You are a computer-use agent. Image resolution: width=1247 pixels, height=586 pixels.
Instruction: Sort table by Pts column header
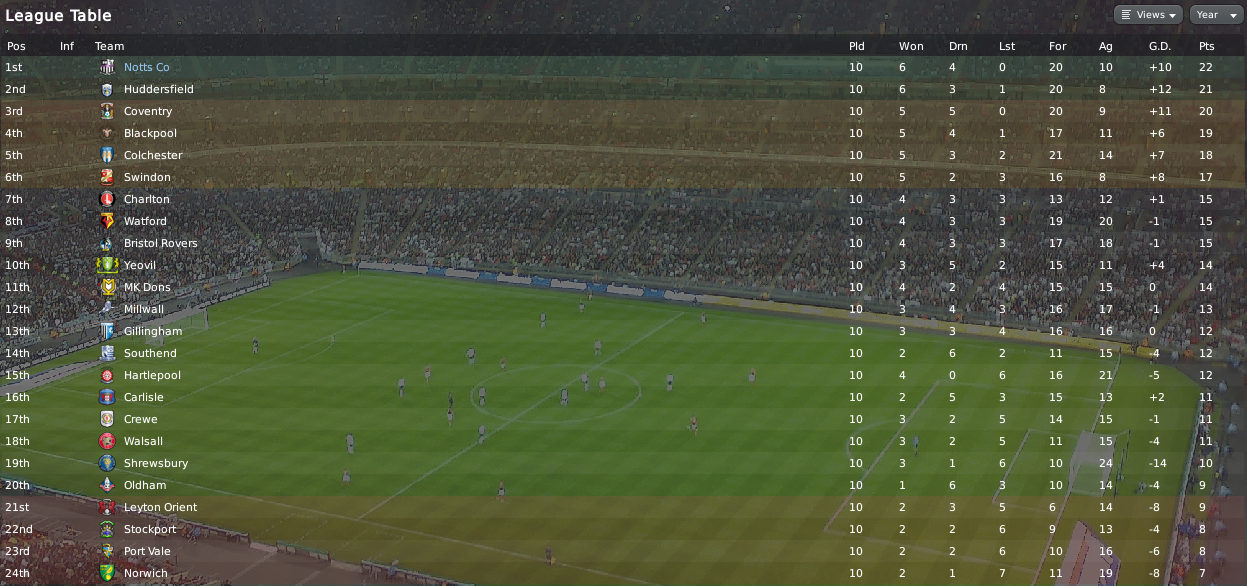click(1206, 46)
